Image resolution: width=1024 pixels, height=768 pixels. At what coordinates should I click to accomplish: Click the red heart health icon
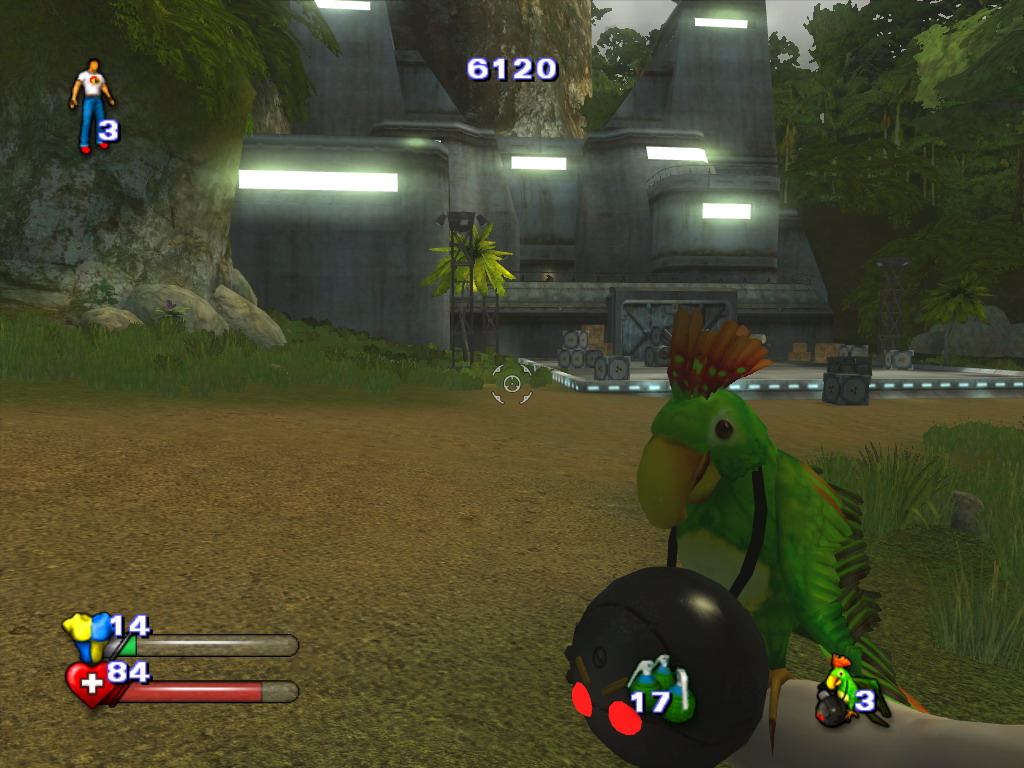pyautogui.click(x=88, y=683)
